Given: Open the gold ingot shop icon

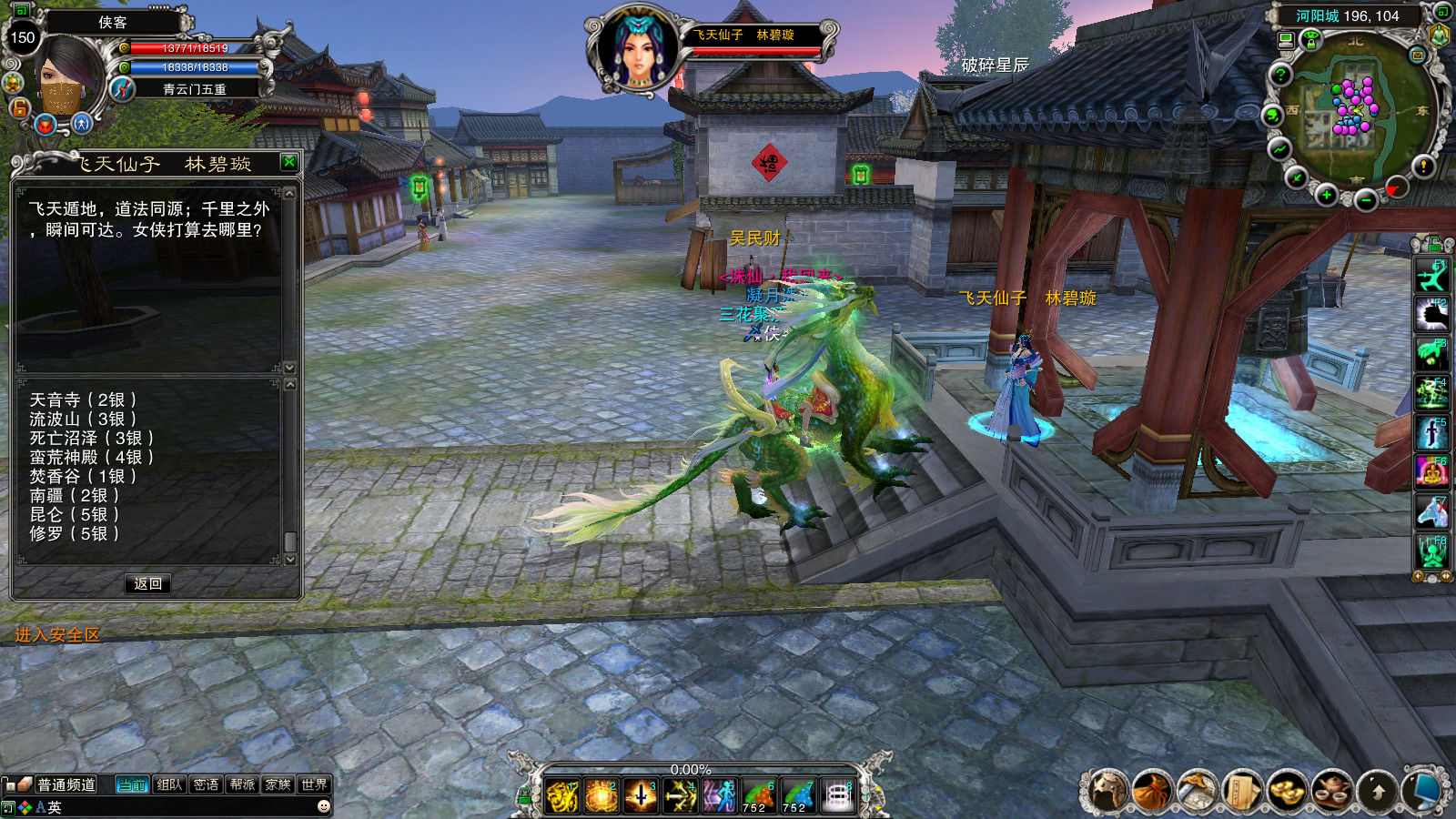Looking at the screenshot, I should pos(1287,791).
